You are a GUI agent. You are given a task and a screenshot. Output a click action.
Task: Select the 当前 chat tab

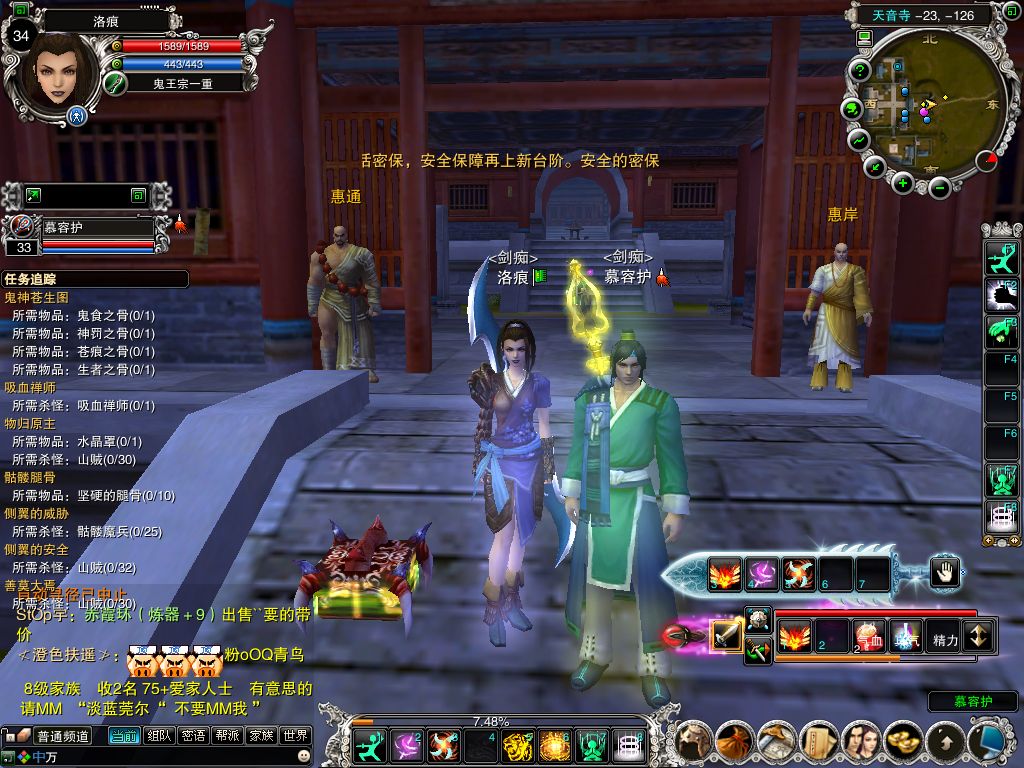click(x=124, y=736)
